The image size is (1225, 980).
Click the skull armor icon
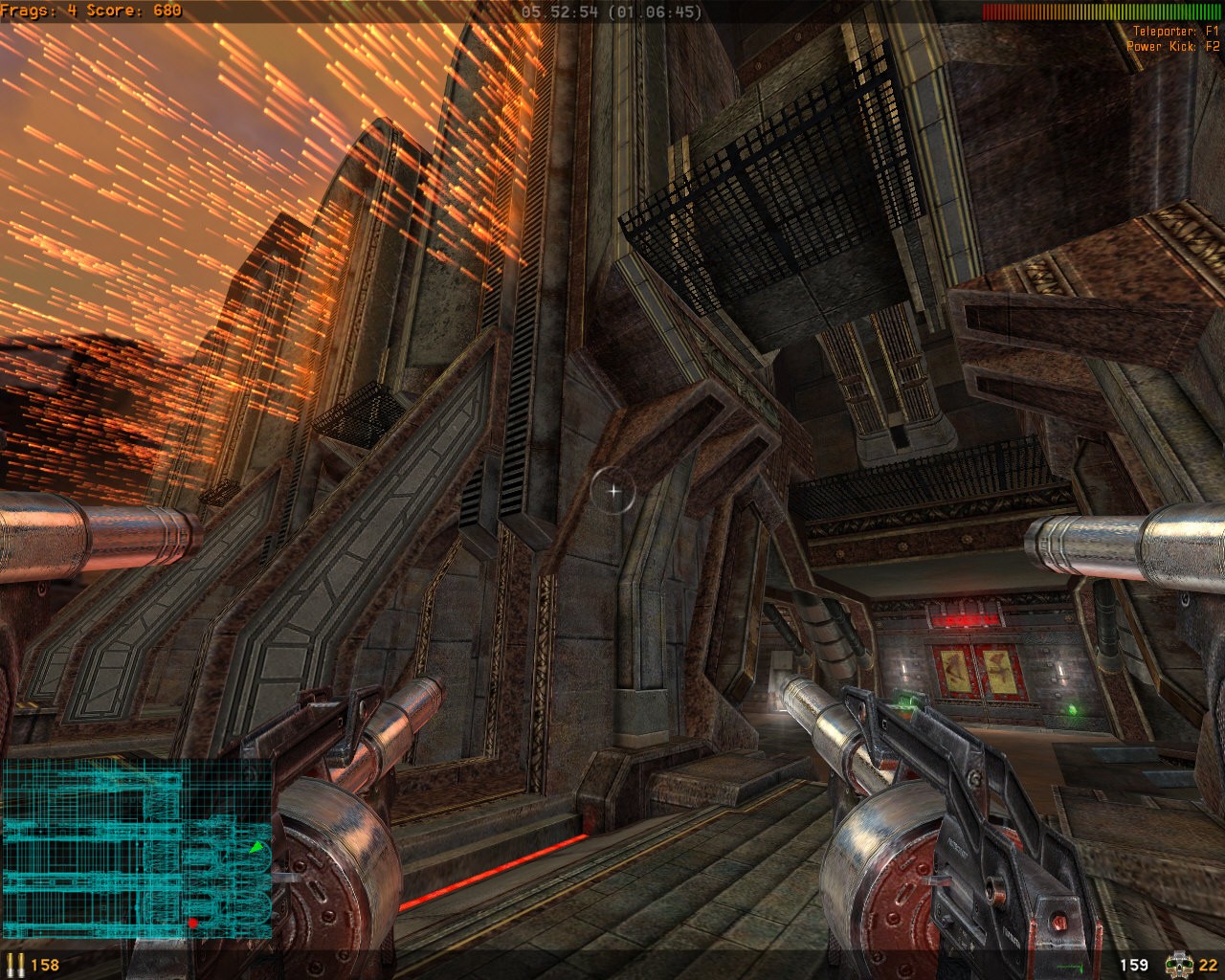click(1179, 964)
